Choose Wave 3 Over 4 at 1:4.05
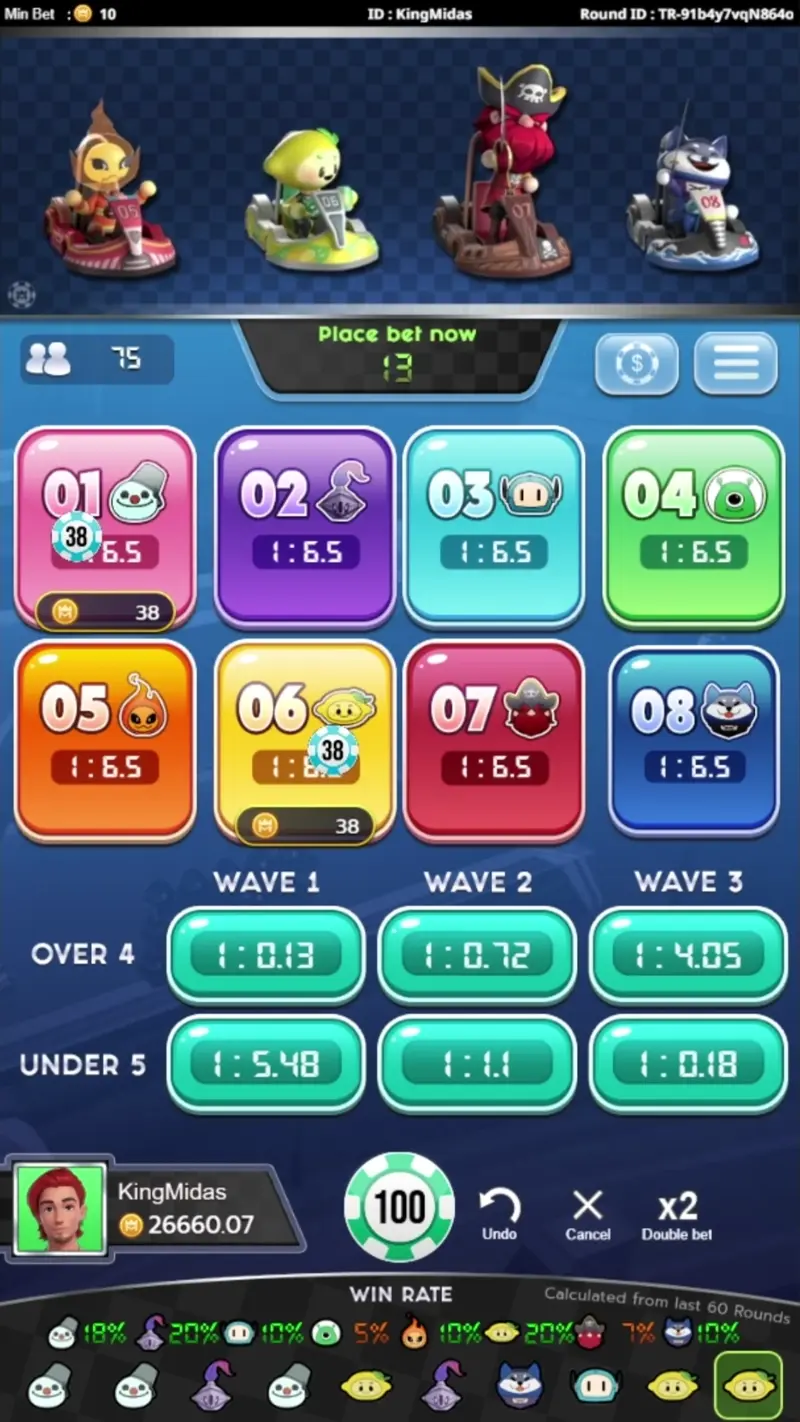This screenshot has height=1422, width=800. 688,956
